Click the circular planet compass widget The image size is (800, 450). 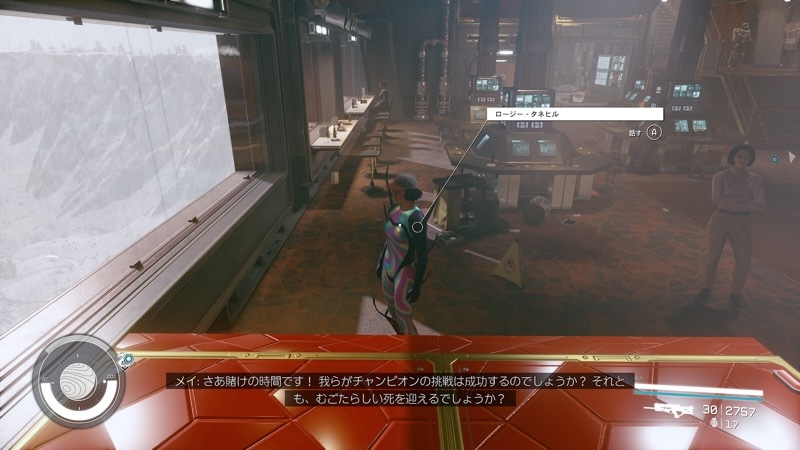[78, 381]
